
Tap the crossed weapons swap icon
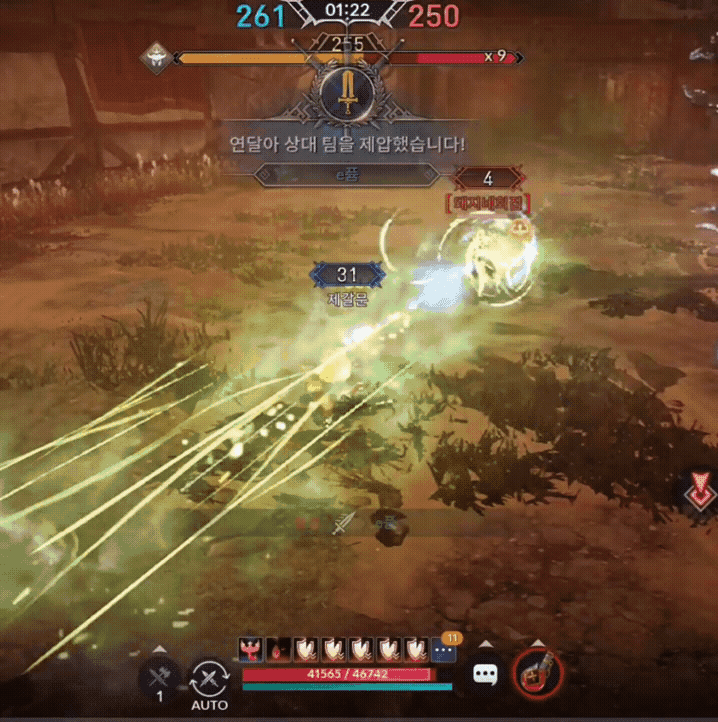pos(160,677)
